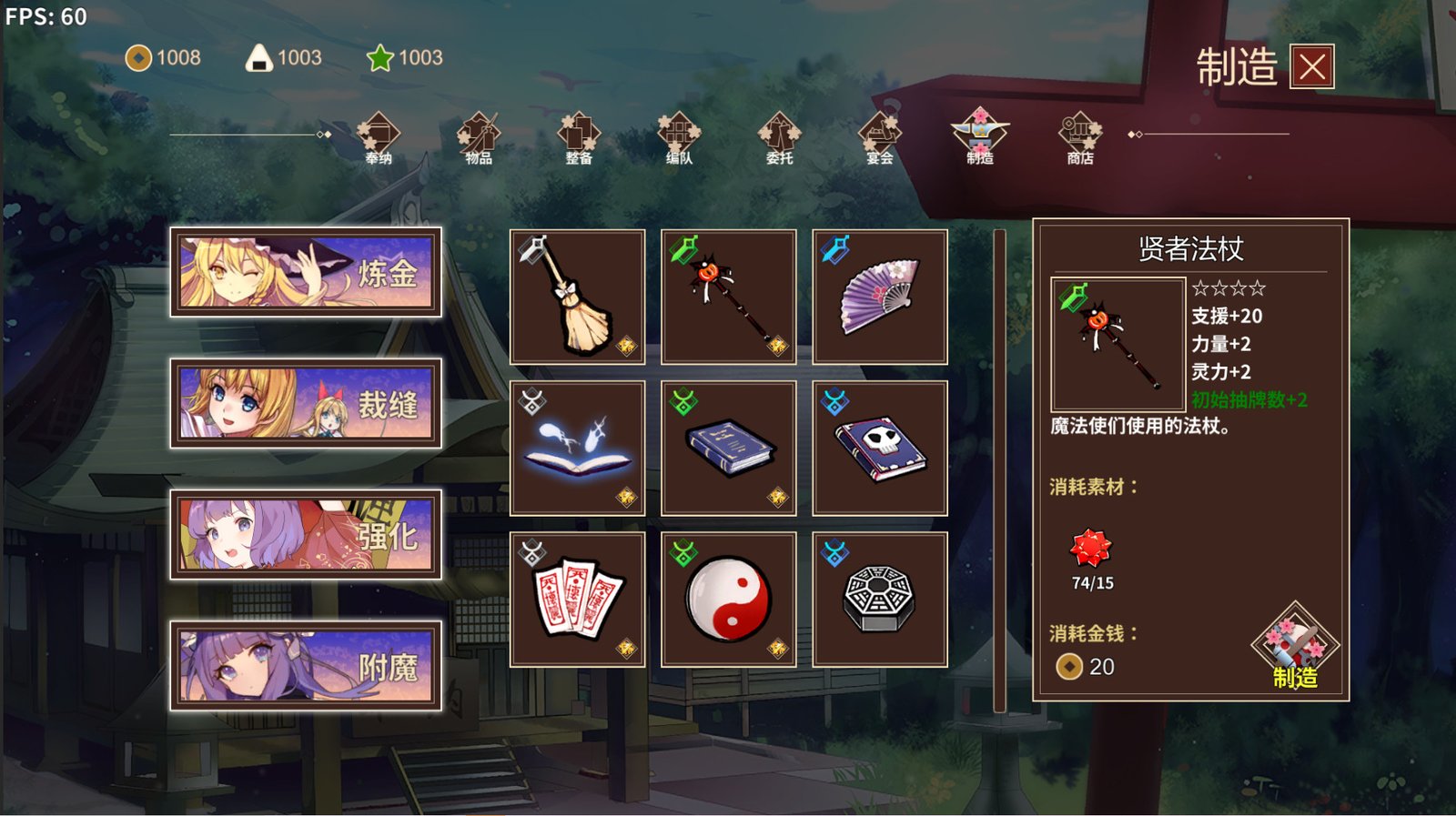
Task: Select the glowing spellbook recipe
Action: [577, 446]
